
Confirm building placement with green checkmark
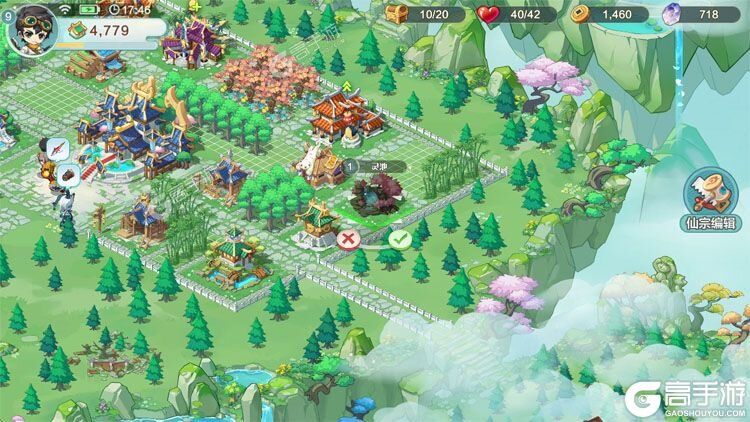[400, 239]
